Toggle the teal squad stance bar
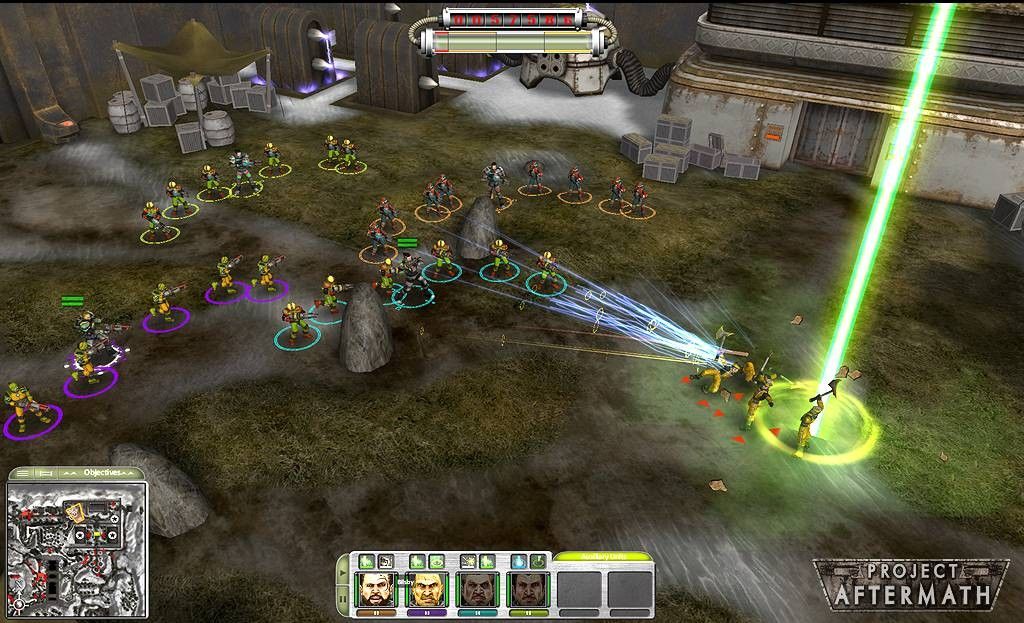Viewport: 1024px width, 623px height. click(475, 611)
